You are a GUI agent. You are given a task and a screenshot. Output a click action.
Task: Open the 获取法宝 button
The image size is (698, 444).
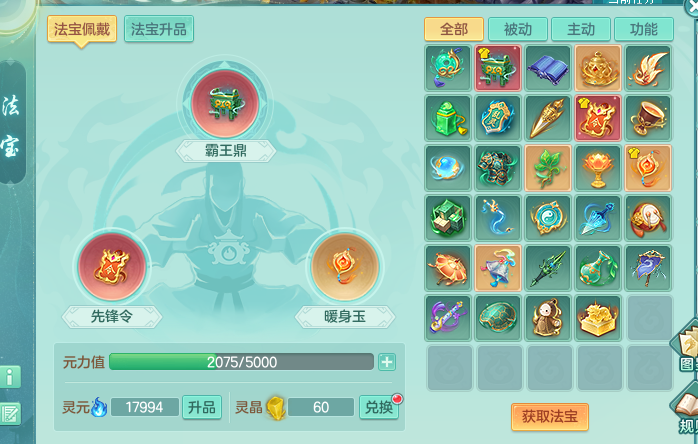click(x=549, y=416)
